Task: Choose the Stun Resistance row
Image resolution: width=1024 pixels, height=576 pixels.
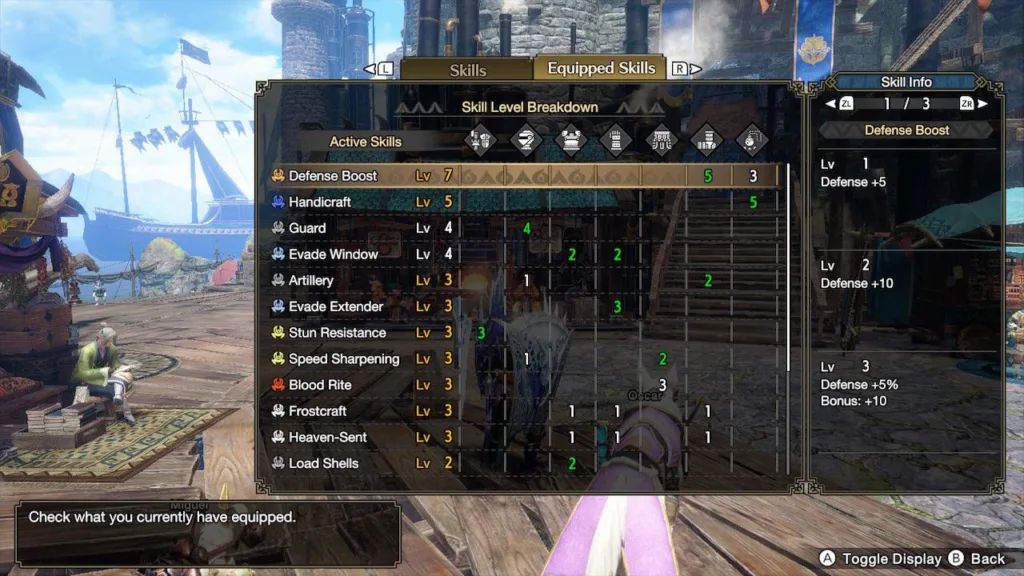Action: 337,332
